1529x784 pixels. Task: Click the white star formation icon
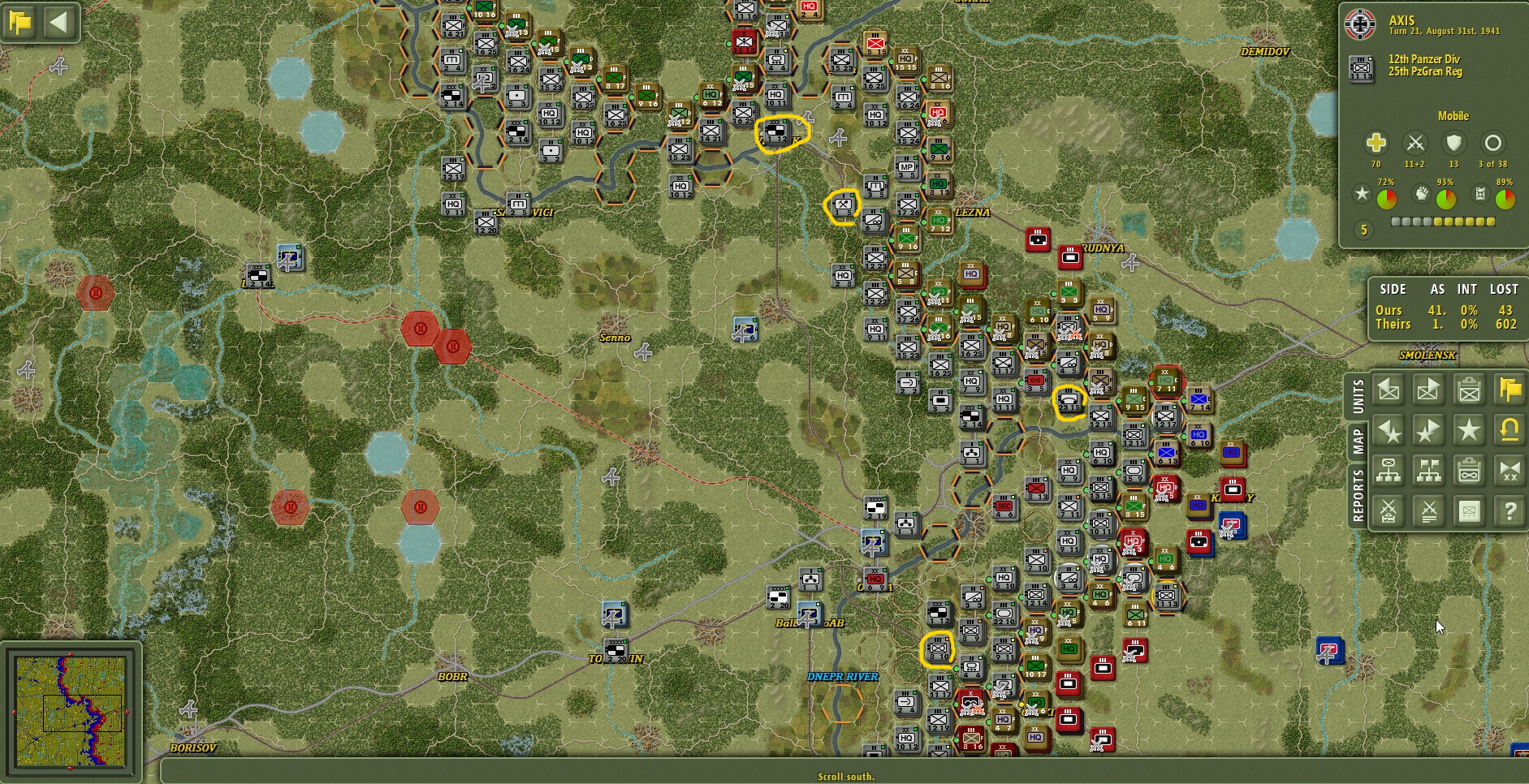[x=1470, y=430]
